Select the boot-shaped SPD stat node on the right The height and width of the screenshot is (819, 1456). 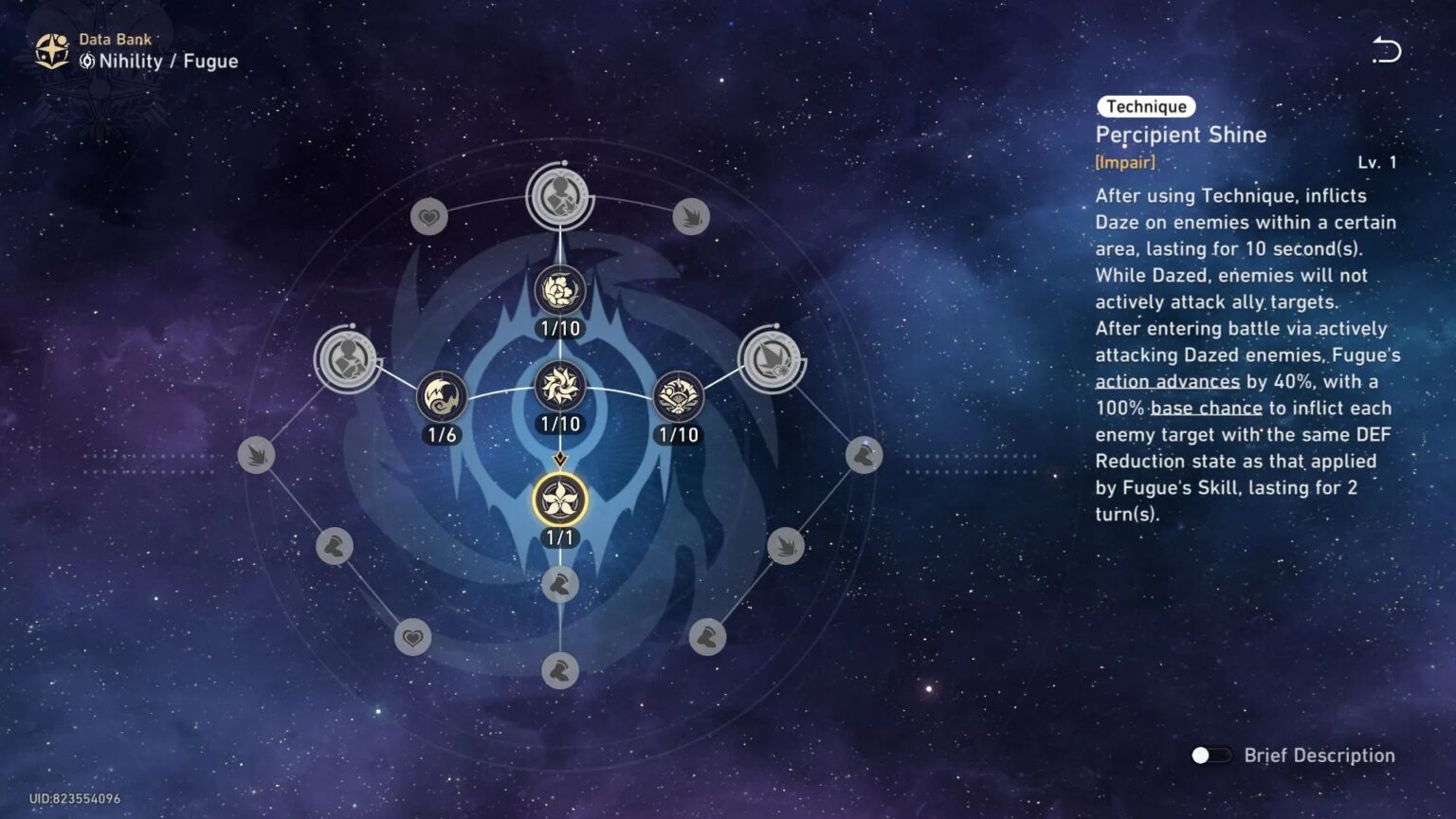(x=864, y=455)
